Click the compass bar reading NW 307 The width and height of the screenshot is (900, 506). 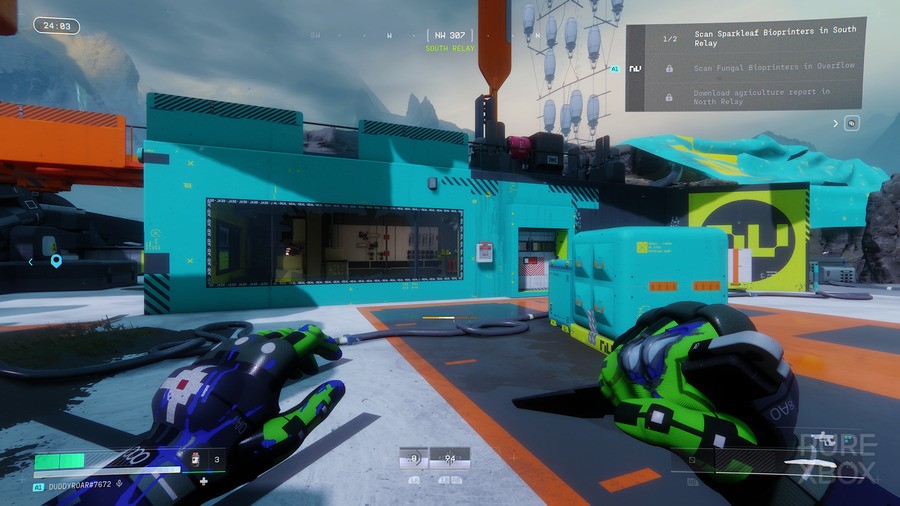click(450, 35)
